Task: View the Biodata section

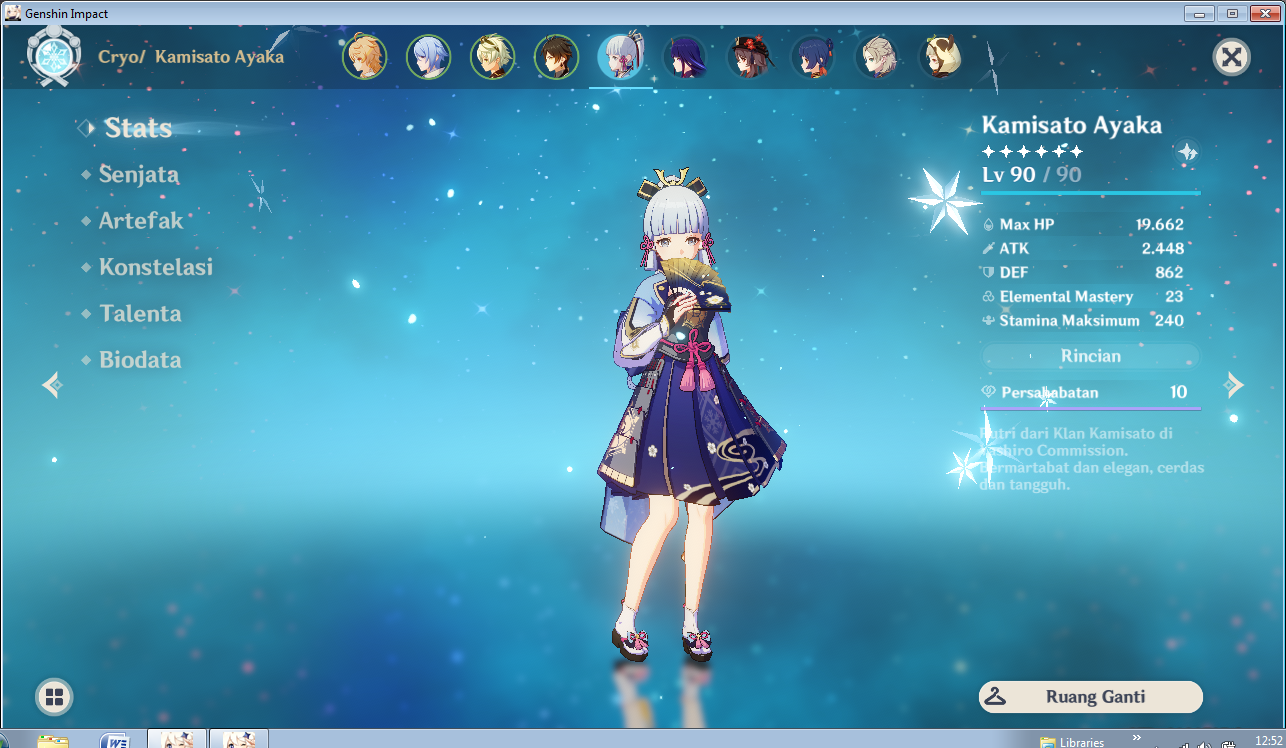Action: tap(139, 360)
